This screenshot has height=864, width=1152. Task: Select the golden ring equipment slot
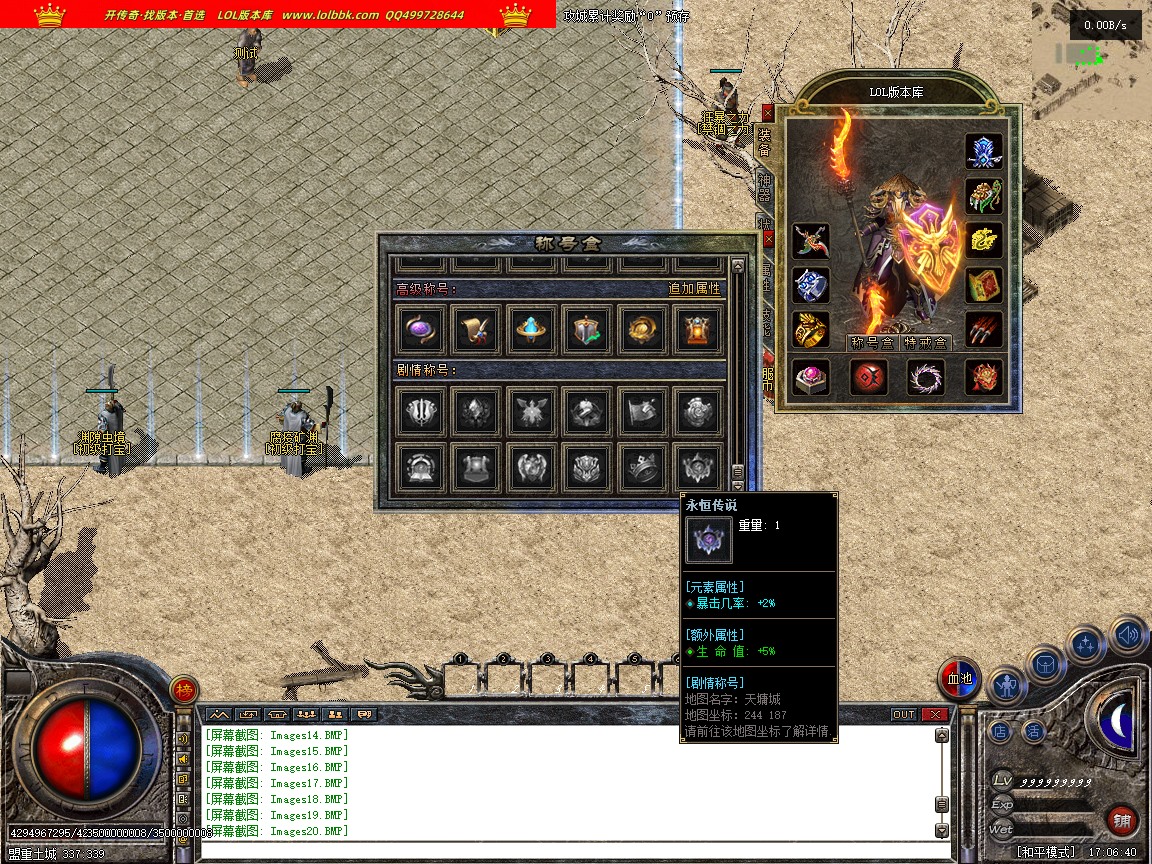pyautogui.click(x=811, y=330)
